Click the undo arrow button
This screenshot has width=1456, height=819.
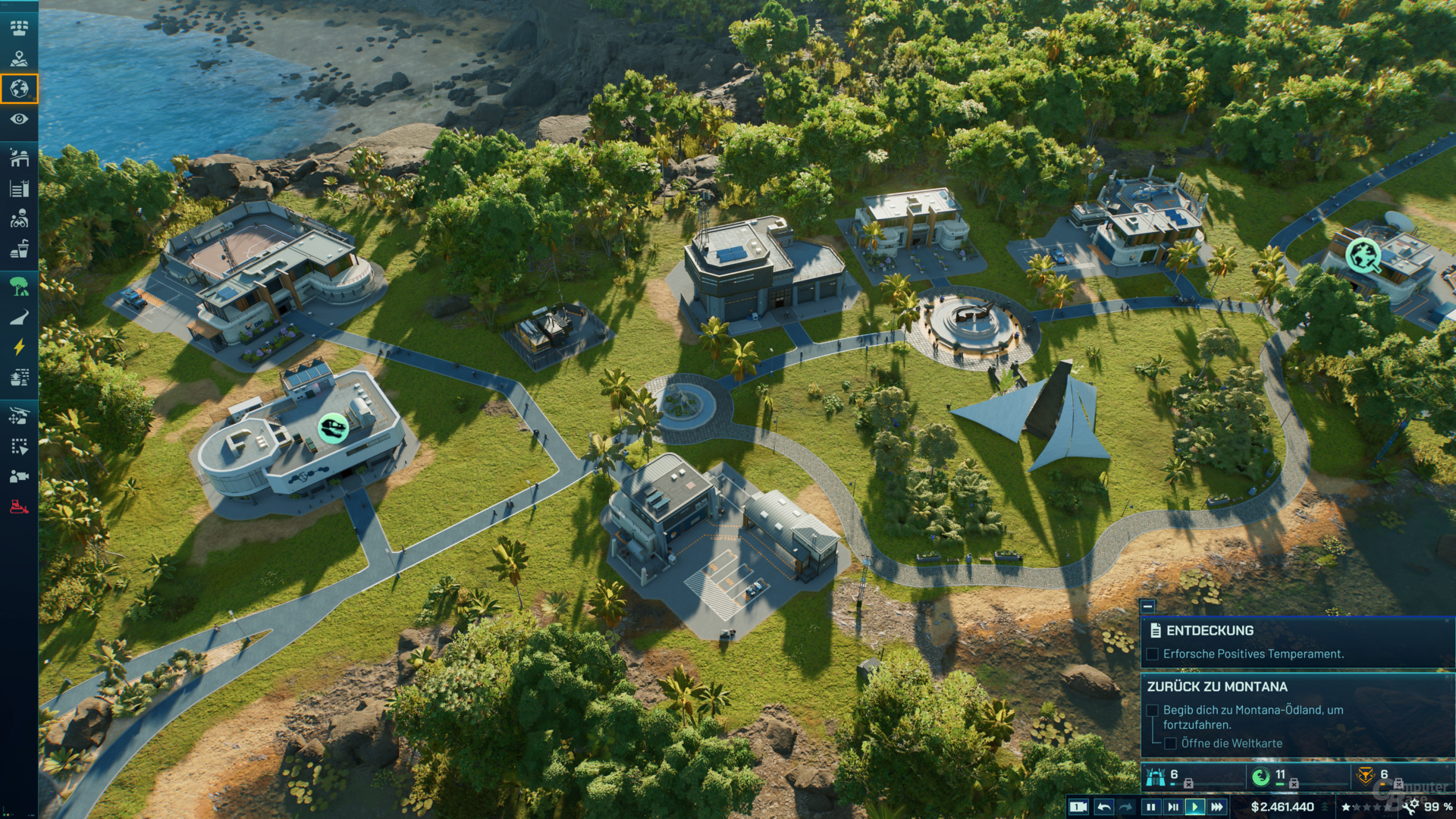tap(1104, 807)
